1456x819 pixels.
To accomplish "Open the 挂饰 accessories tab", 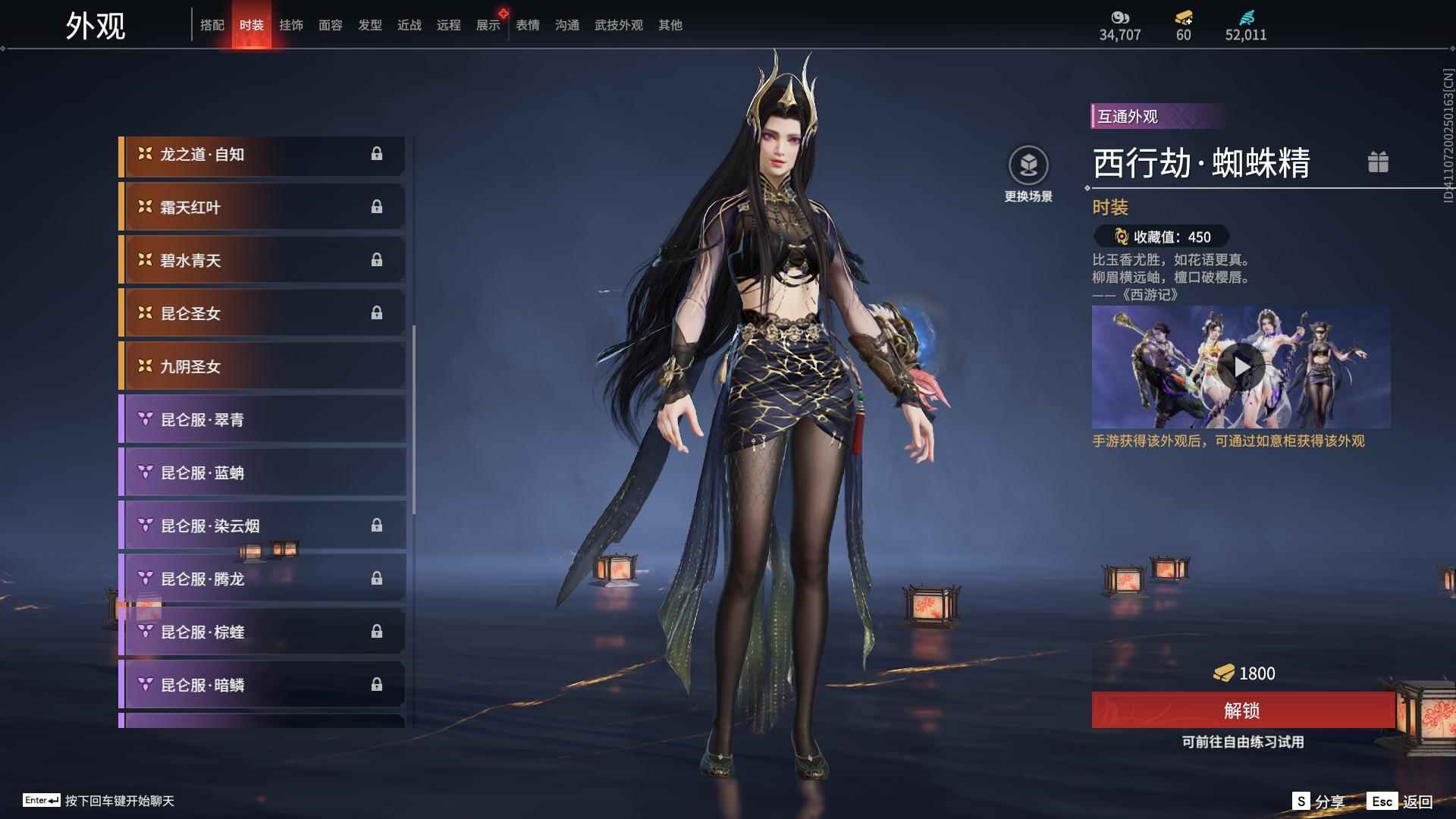I will click(291, 25).
